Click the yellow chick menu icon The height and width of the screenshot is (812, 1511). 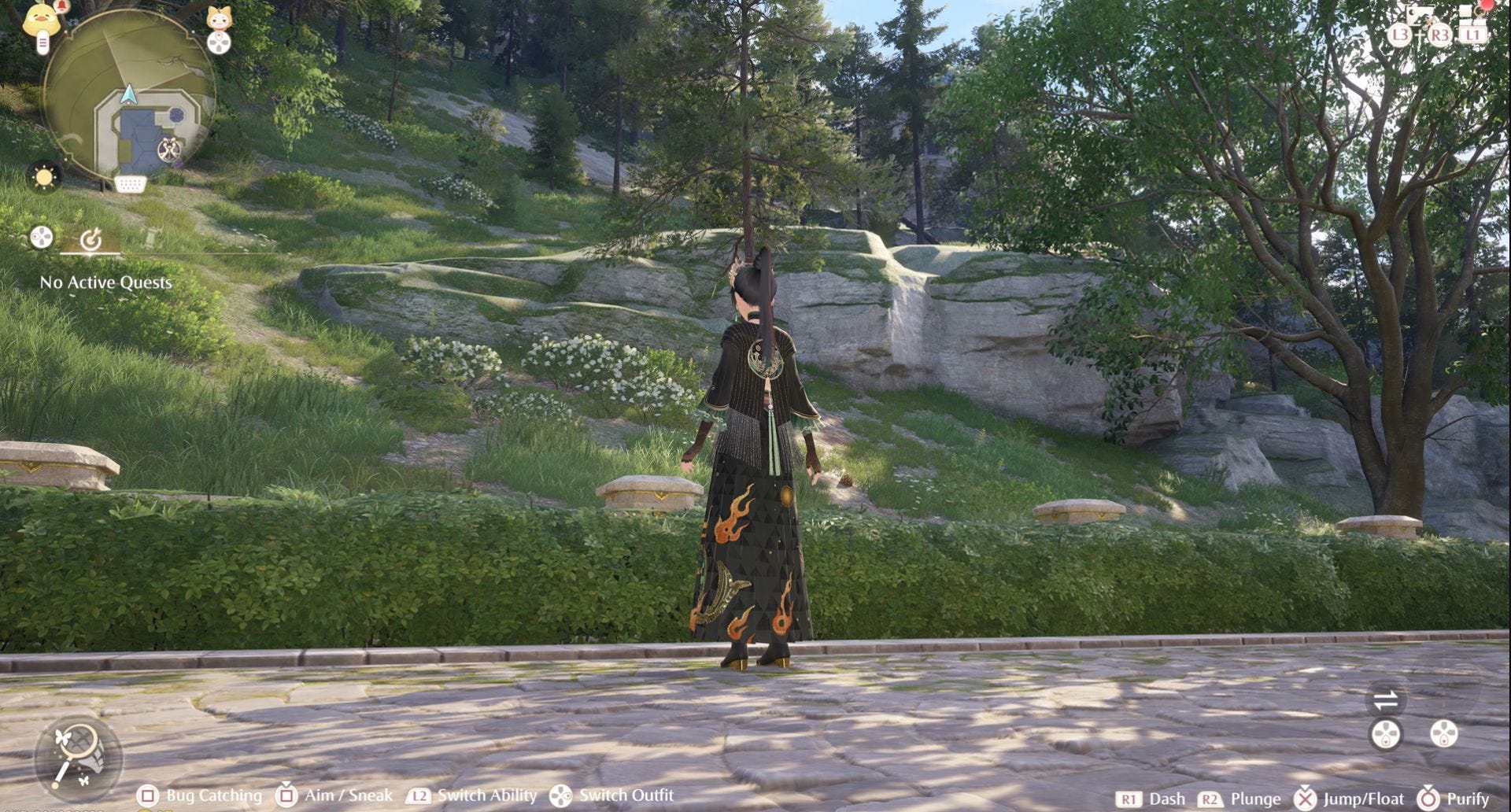[41, 19]
